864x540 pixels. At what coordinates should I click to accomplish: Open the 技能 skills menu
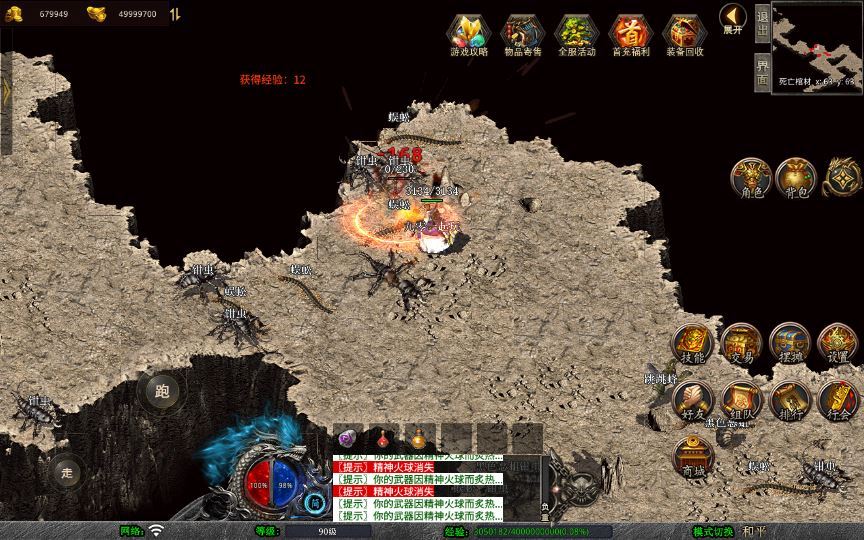point(692,343)
